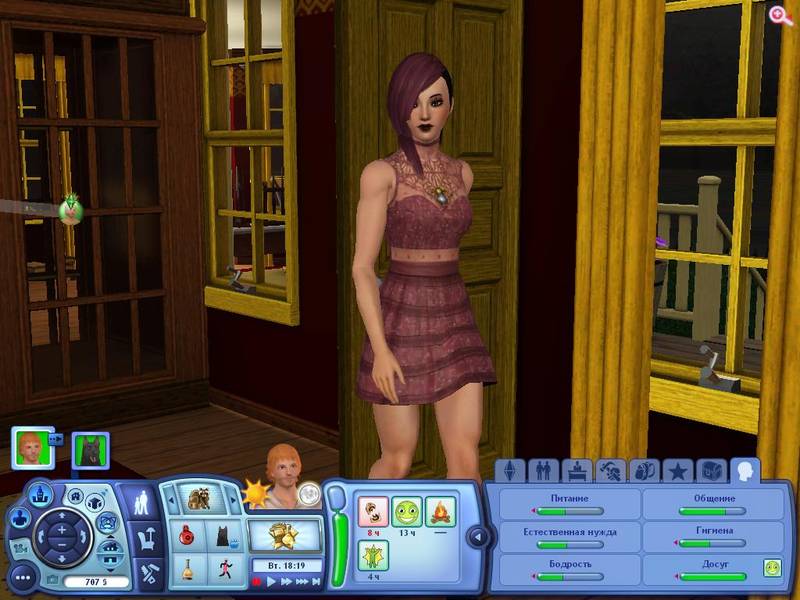Image resolution: width=800 pixels, height=600 pixels.
Task: Click the magnifier icon in the top-right corner
Action: pyautogui.click(x=779, y=14)
